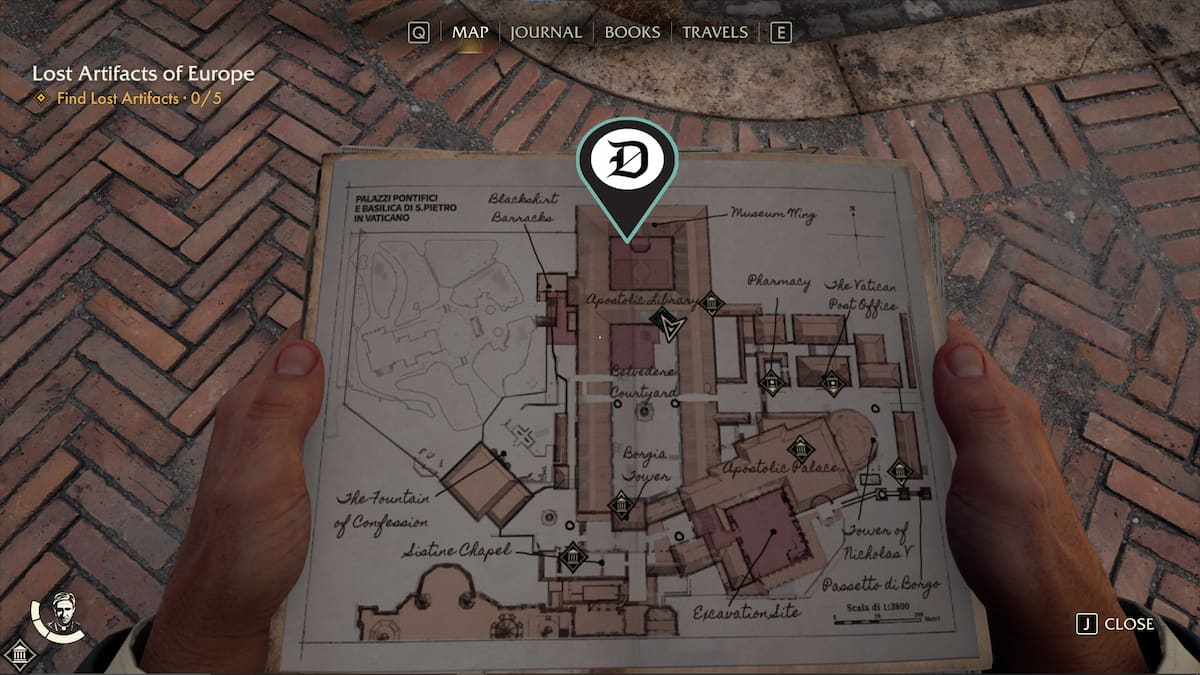Close the map using the Close label
Image resolution: width=1200 pixels, height=675 pixels.
pos(1128,624)
